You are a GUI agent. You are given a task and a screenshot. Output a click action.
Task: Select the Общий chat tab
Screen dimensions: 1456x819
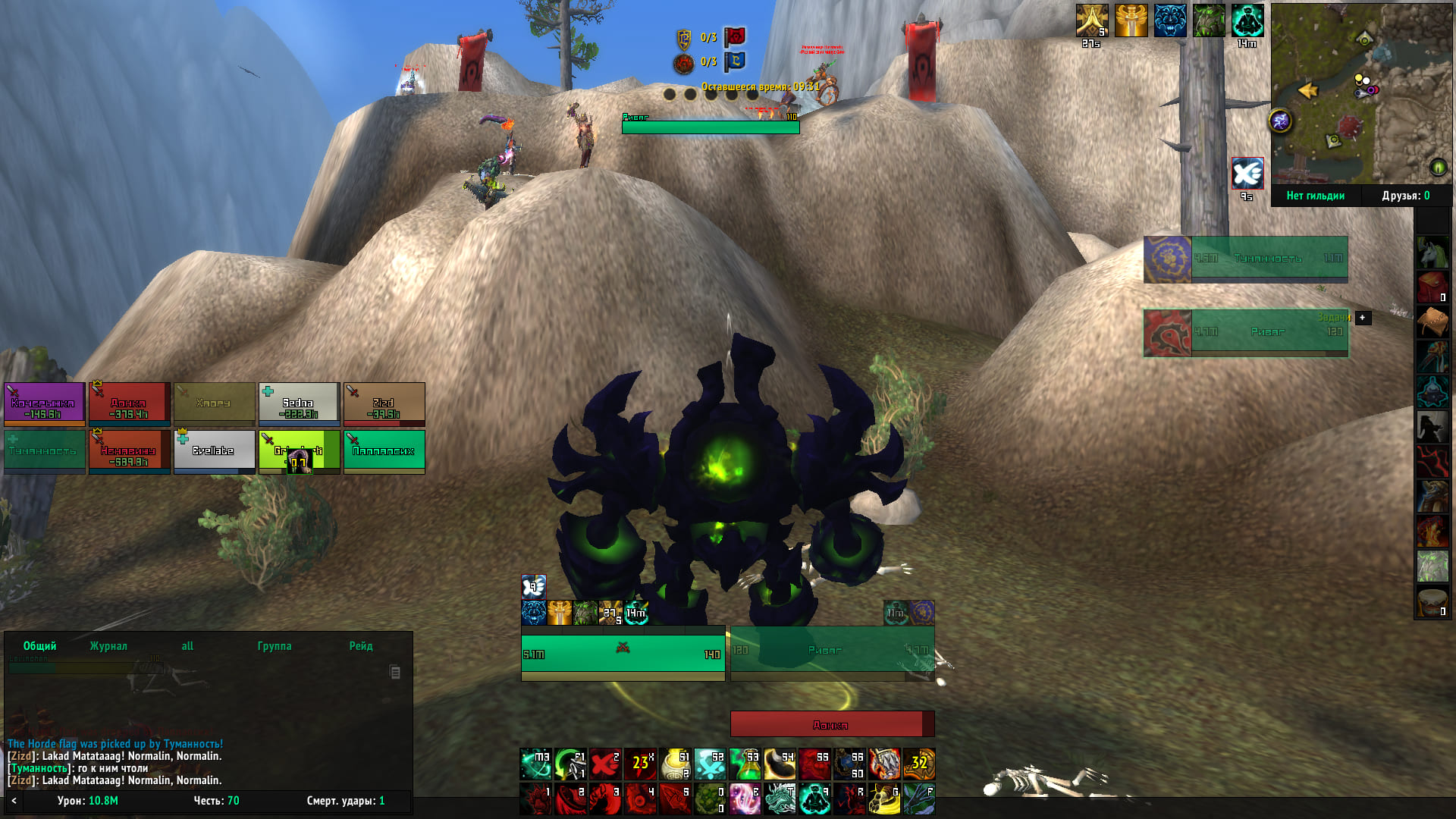[x=39, y=646]
